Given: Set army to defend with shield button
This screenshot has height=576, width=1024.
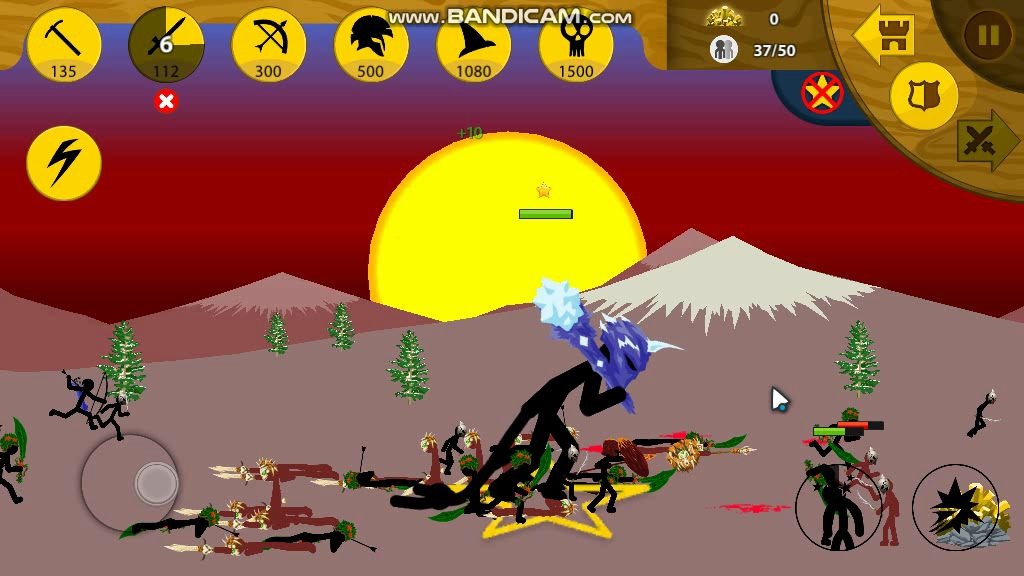Looking at the screenshot, I should 923,96.
